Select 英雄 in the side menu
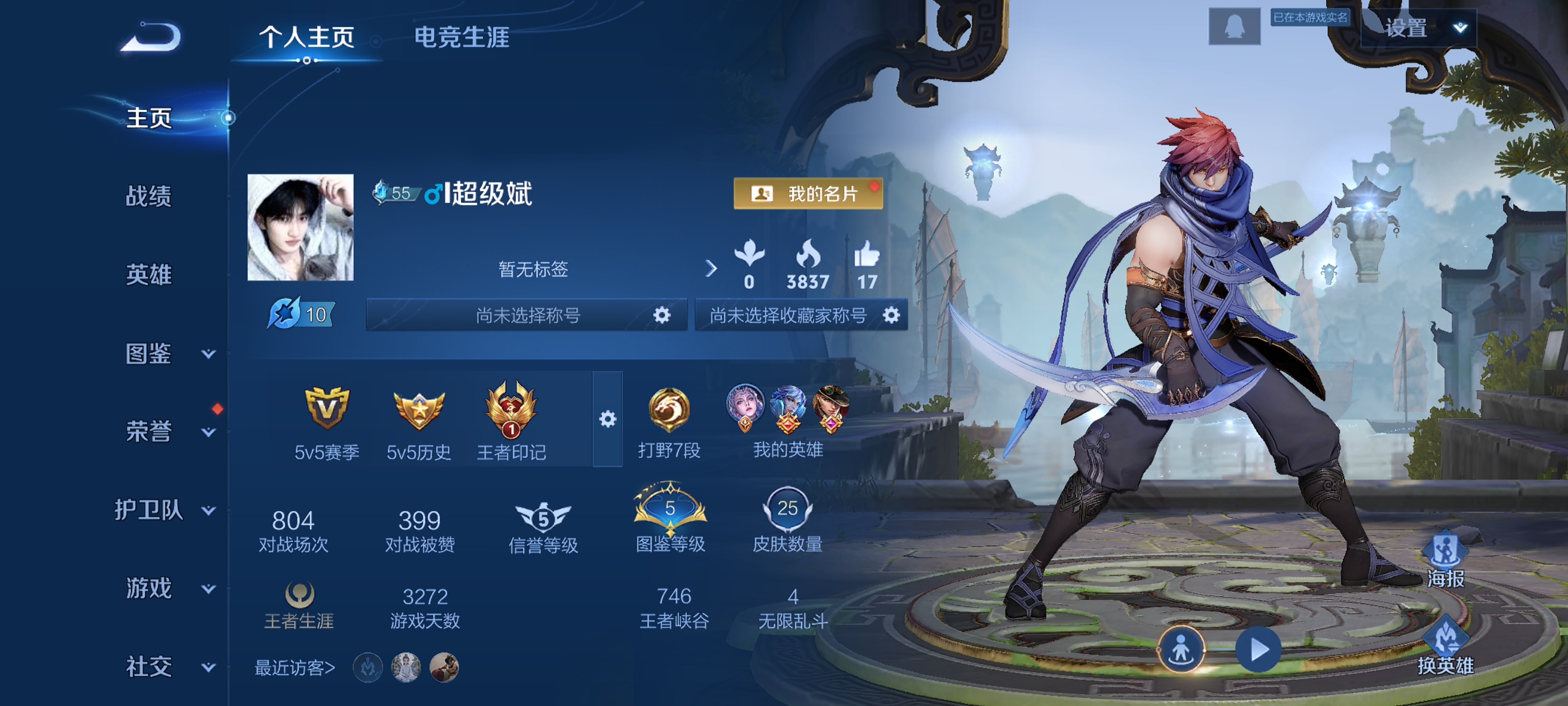The height and width of the screenshot is (706, 1568). 148,275
